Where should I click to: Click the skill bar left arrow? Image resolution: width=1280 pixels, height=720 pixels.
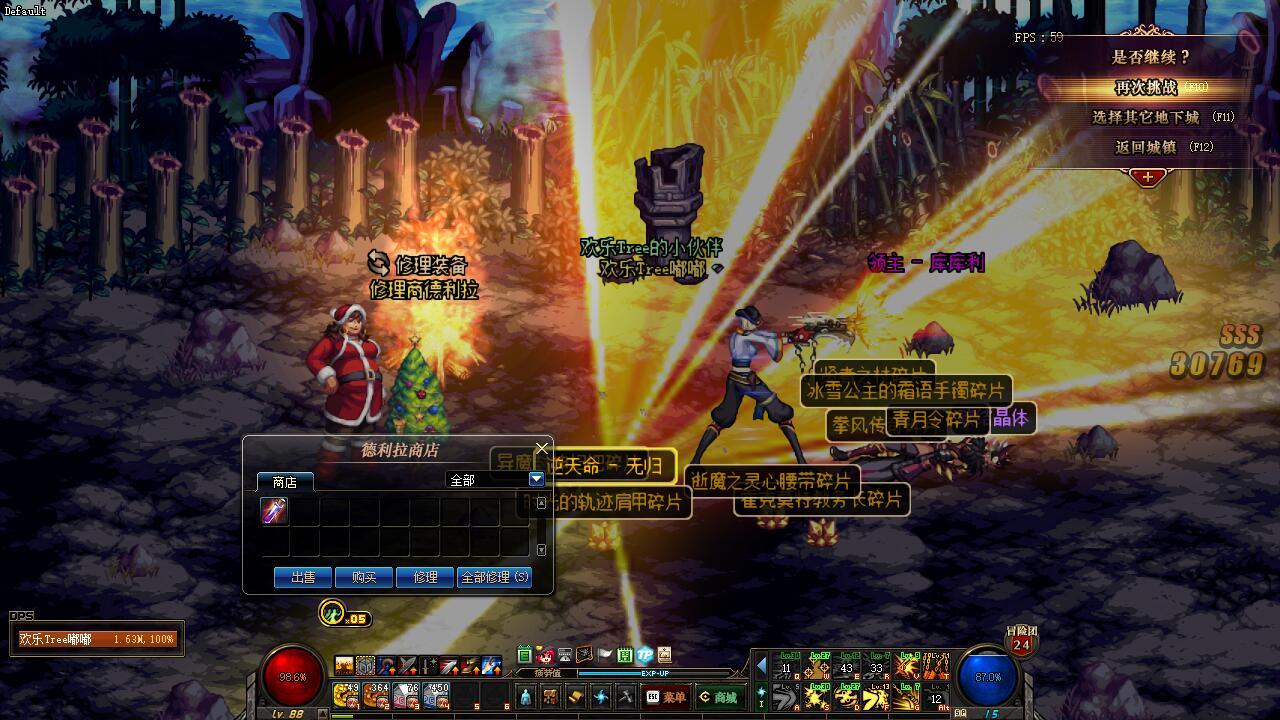pyautogui.click(x=762, y=666)
